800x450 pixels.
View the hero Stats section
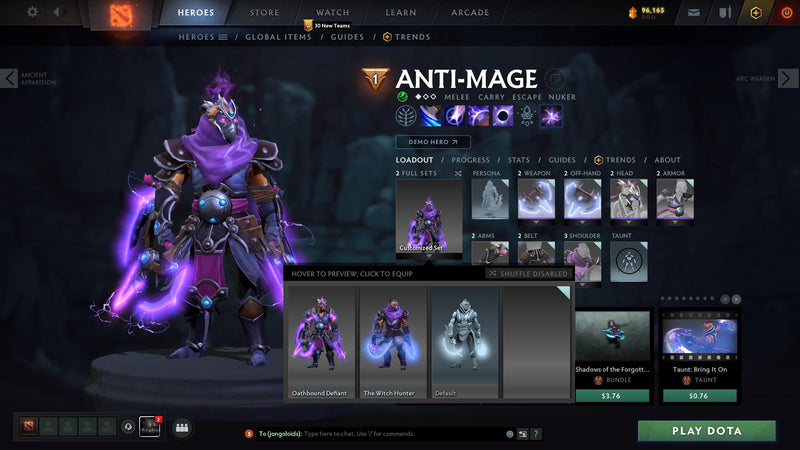518,160
